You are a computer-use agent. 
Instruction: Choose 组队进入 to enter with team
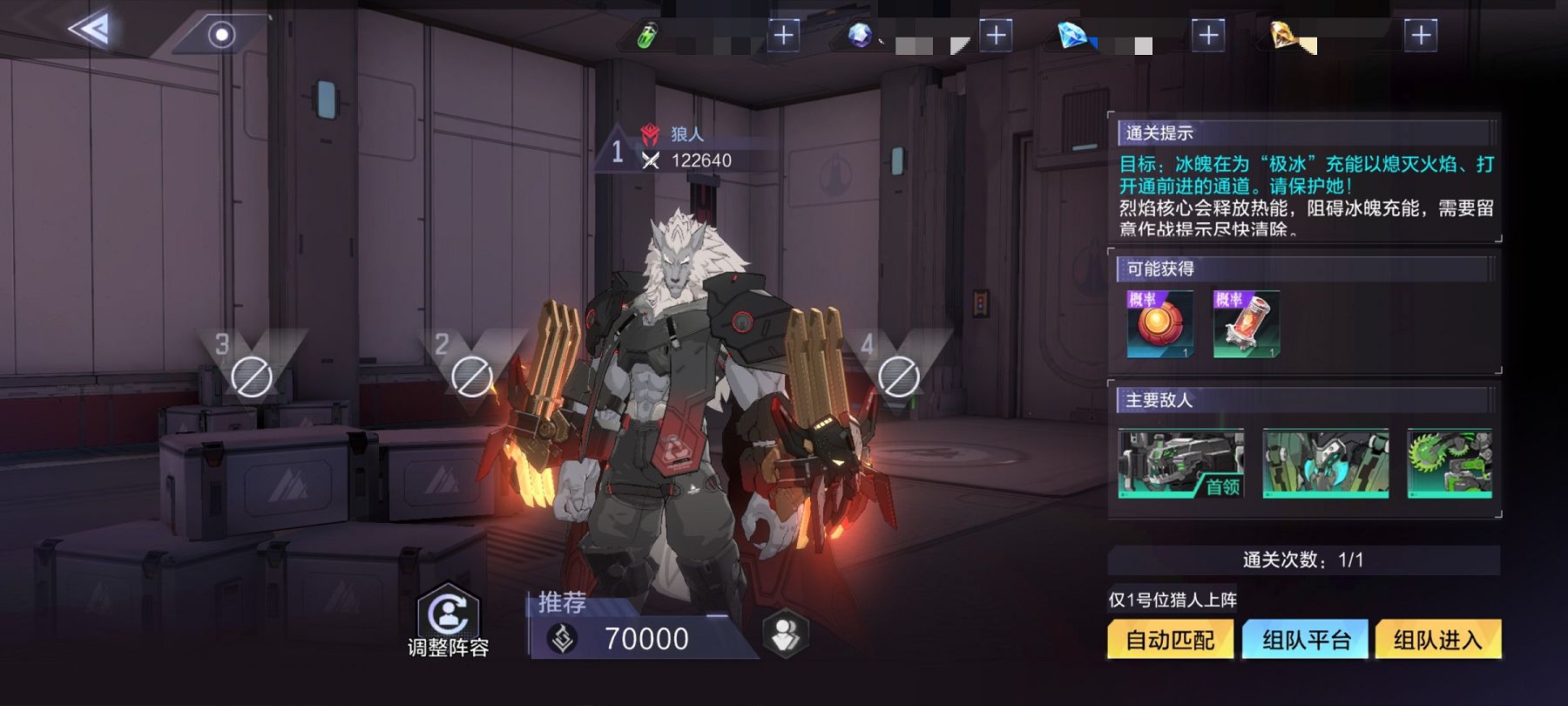[x=1437, y=641]
